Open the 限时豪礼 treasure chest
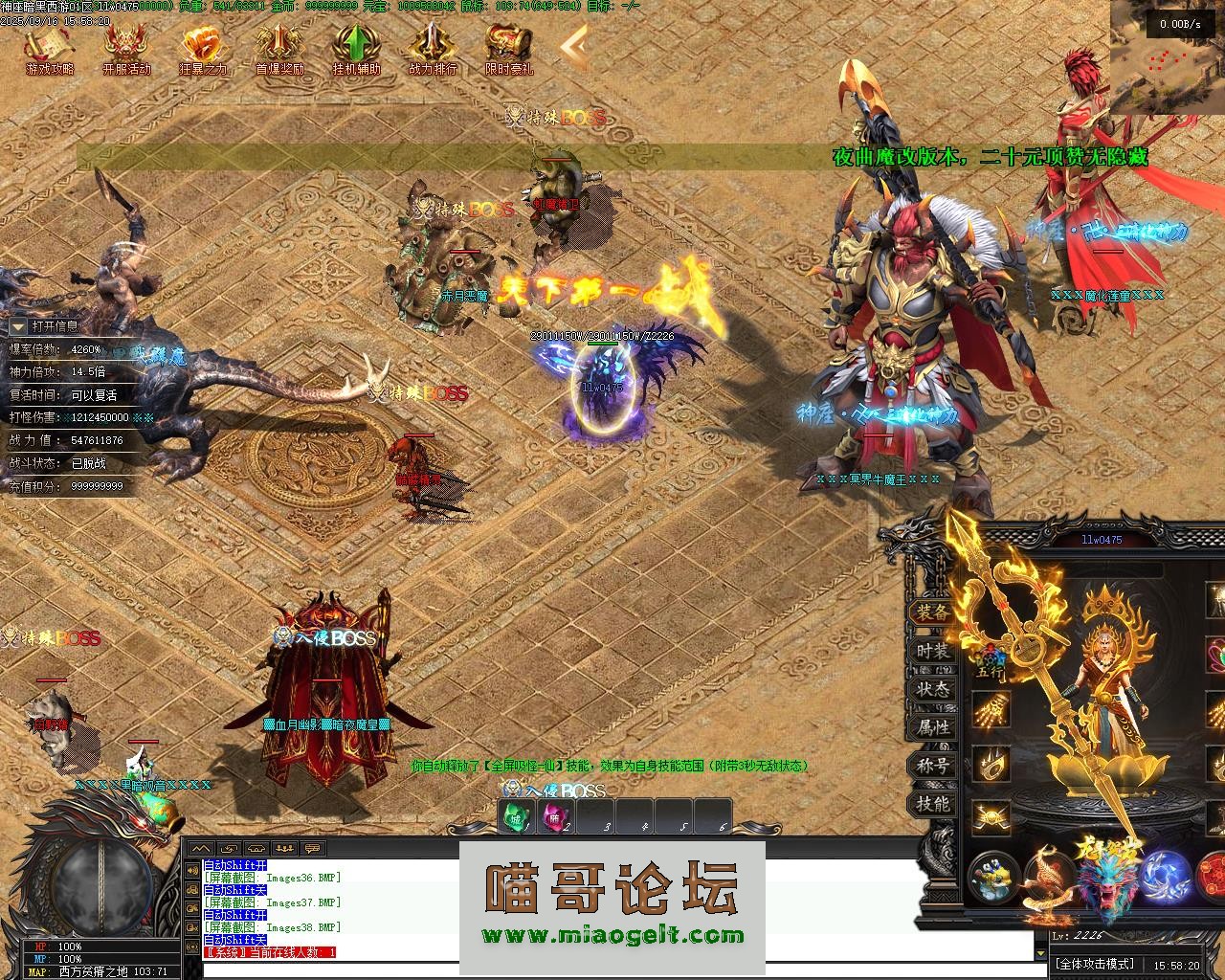 509,48
